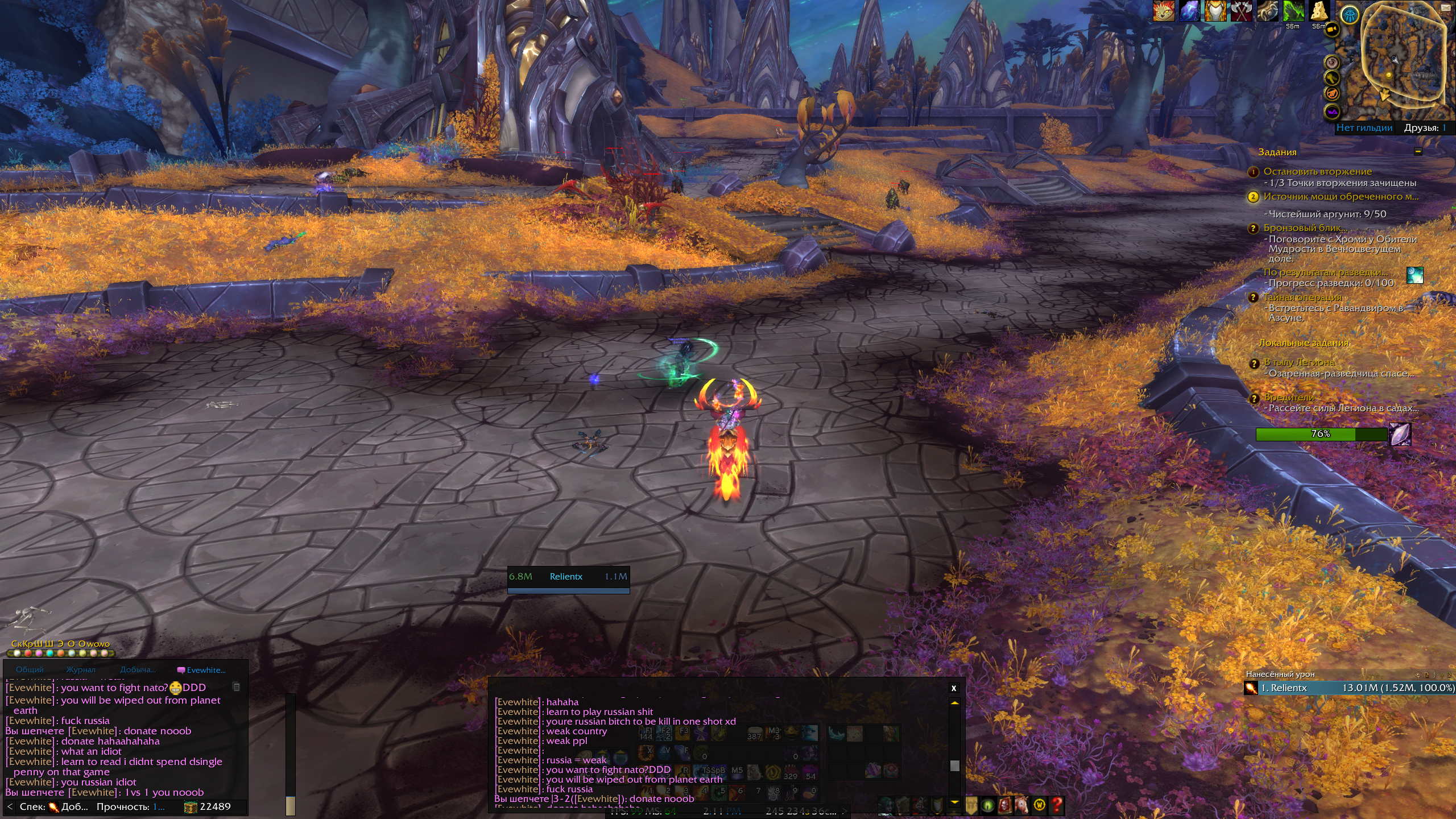The image size is (1456, 819).
Task: Click the cheese buff icon
Action: tap(1319, 11)
